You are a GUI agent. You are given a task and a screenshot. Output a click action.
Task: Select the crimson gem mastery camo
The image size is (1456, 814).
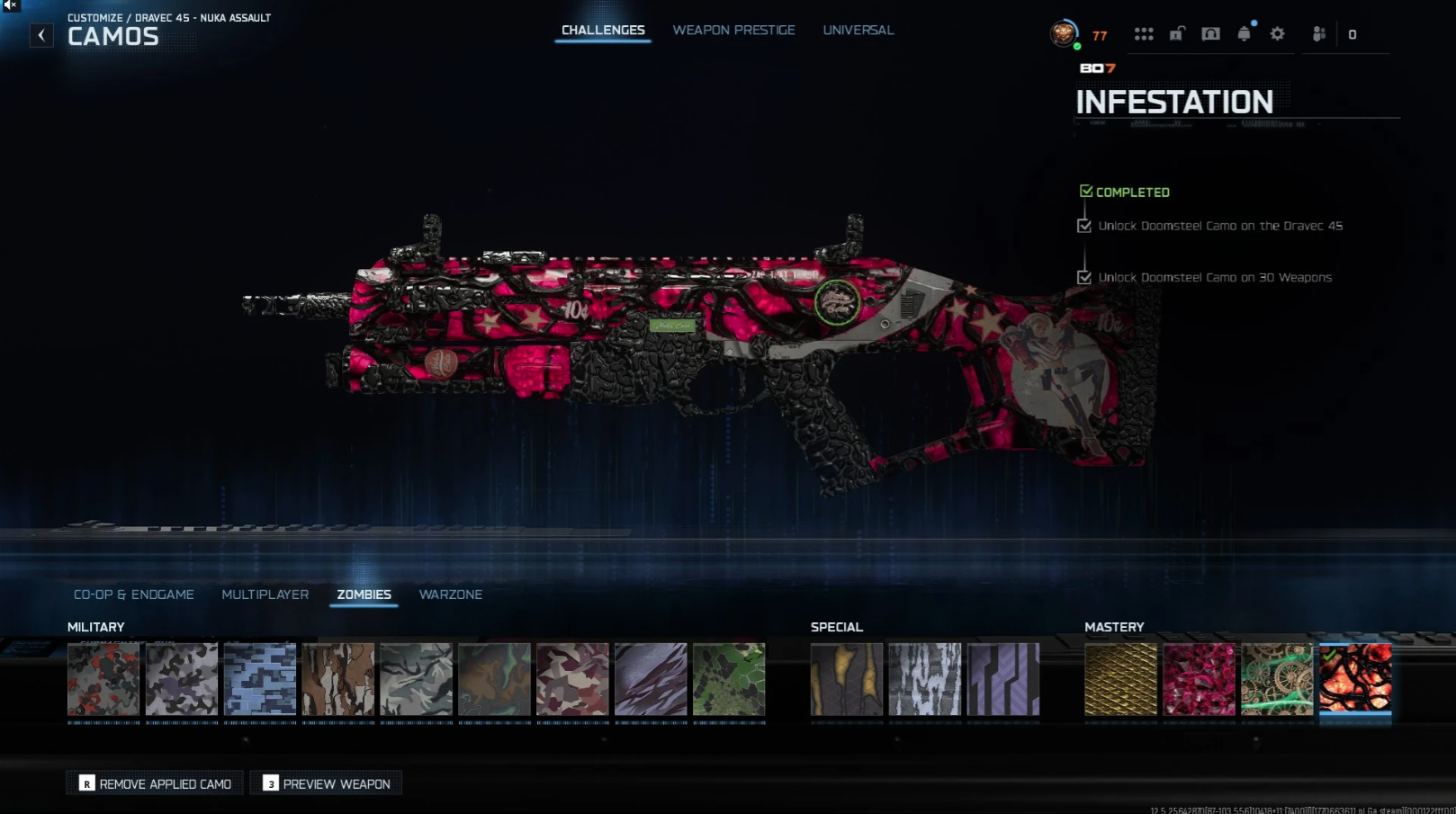pyautogui.click(x=1199, y=679)
